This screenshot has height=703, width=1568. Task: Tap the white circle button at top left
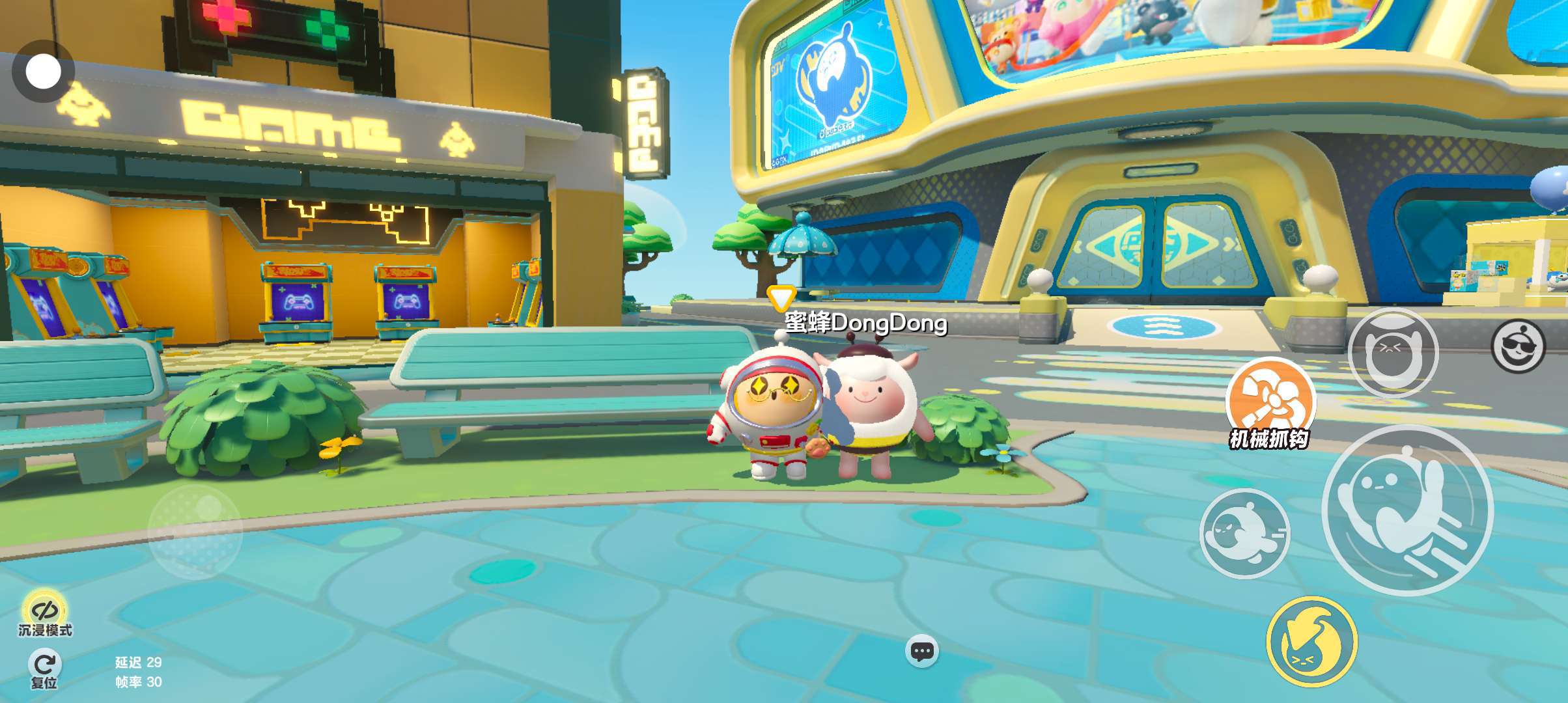(x=43, y=72)
